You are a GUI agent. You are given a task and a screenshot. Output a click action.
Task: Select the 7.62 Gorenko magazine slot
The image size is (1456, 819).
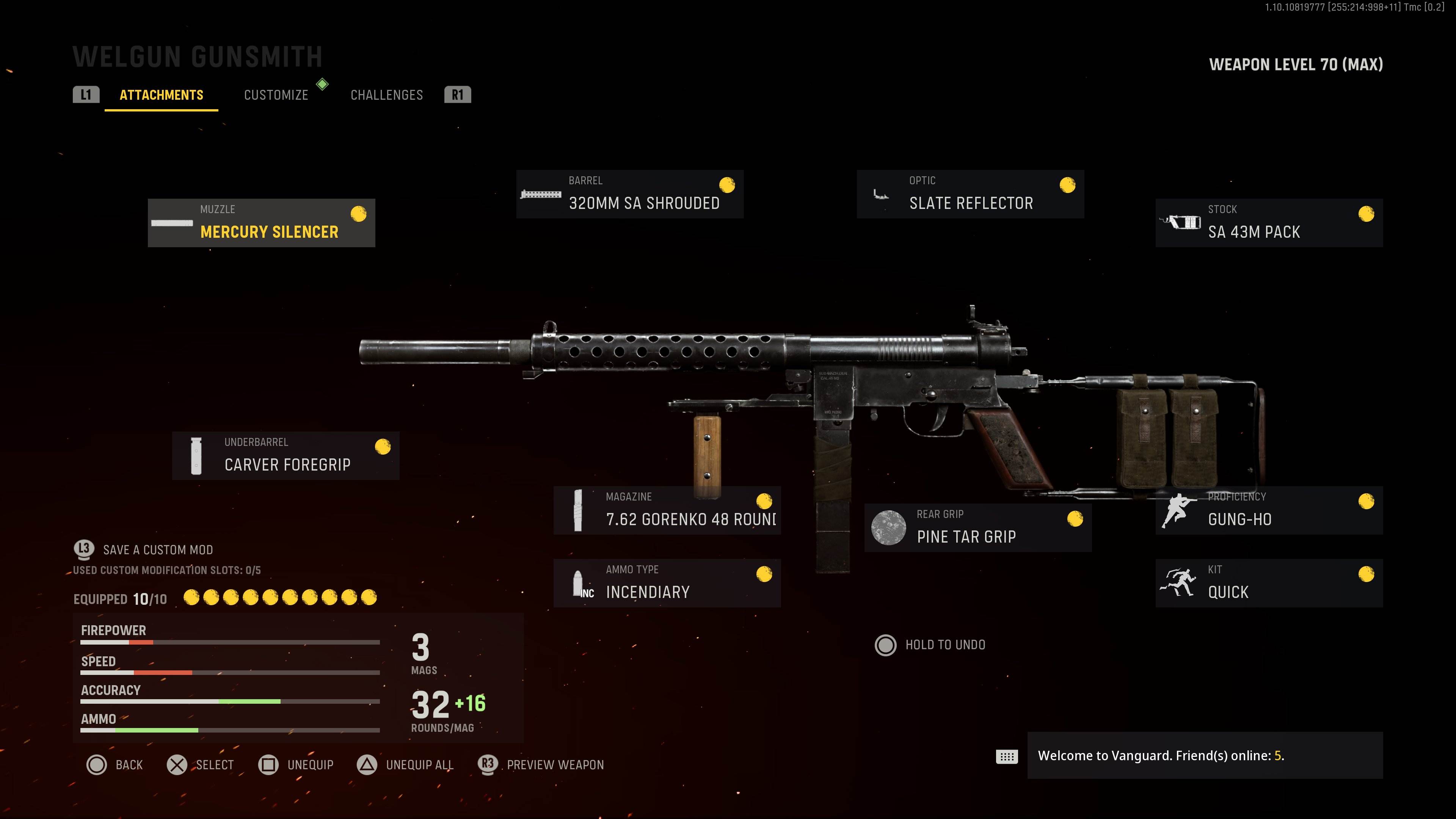[x=667, y=510]
